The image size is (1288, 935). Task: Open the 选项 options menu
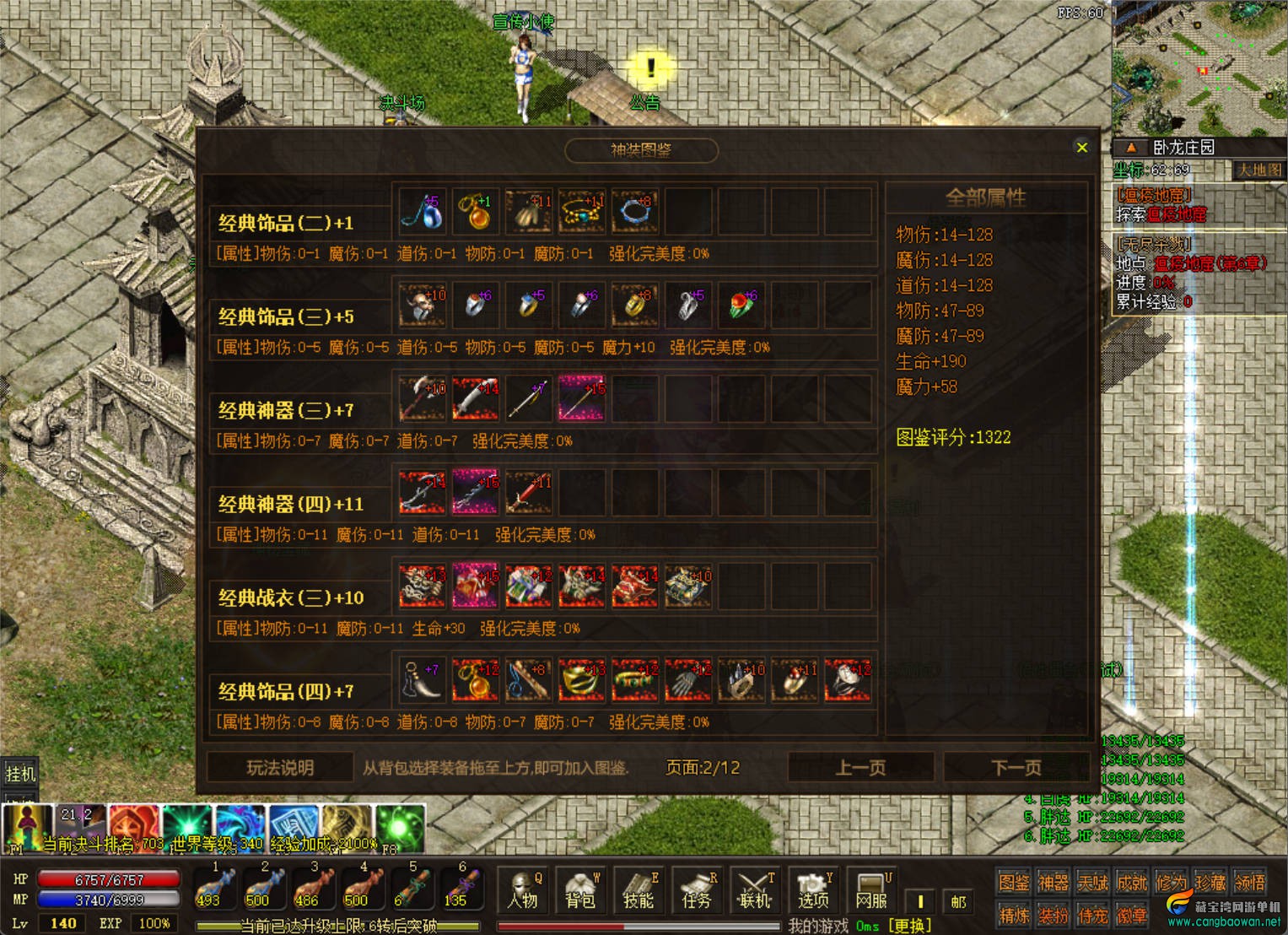pos(813,891)
